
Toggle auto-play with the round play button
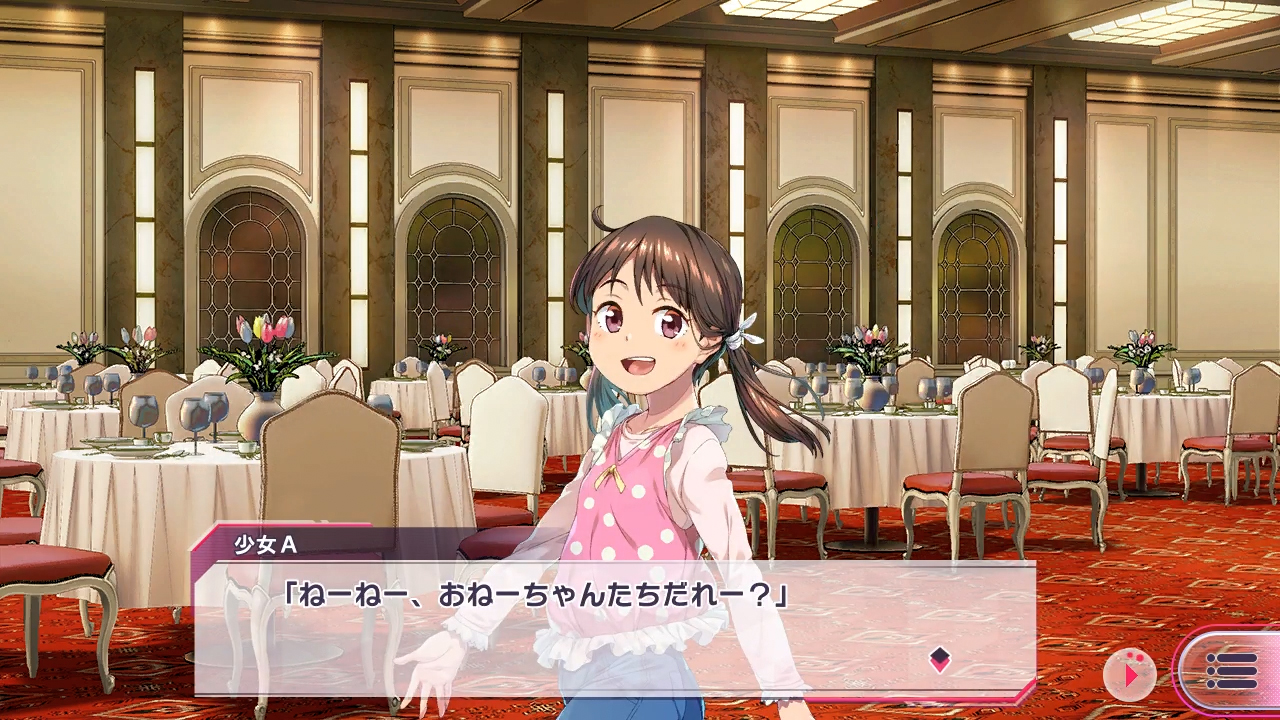(1130, 674)
